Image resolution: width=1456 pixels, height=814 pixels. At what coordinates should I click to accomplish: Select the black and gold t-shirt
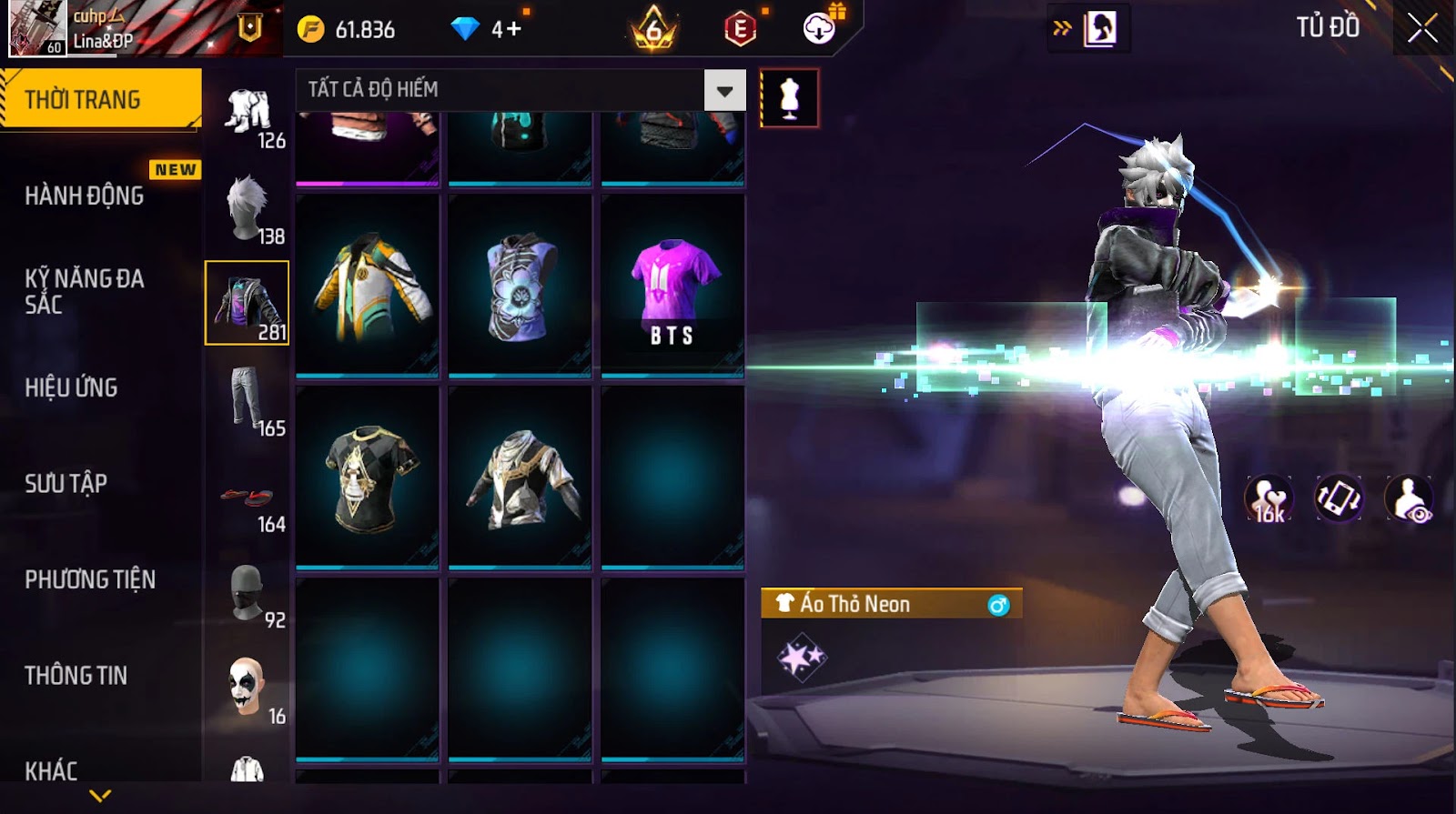368,477
